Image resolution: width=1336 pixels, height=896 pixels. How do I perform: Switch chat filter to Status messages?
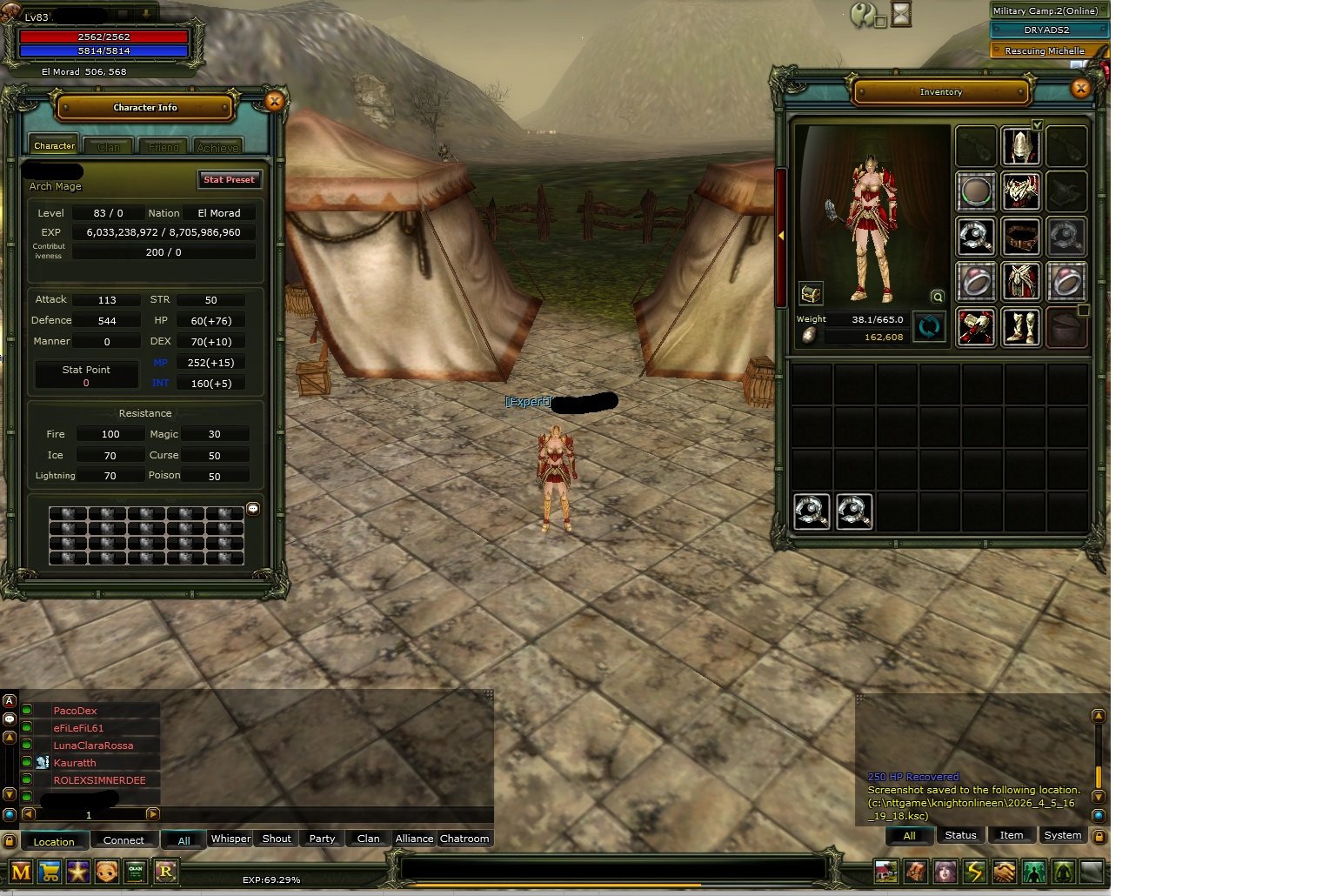[x=960, y=835]
